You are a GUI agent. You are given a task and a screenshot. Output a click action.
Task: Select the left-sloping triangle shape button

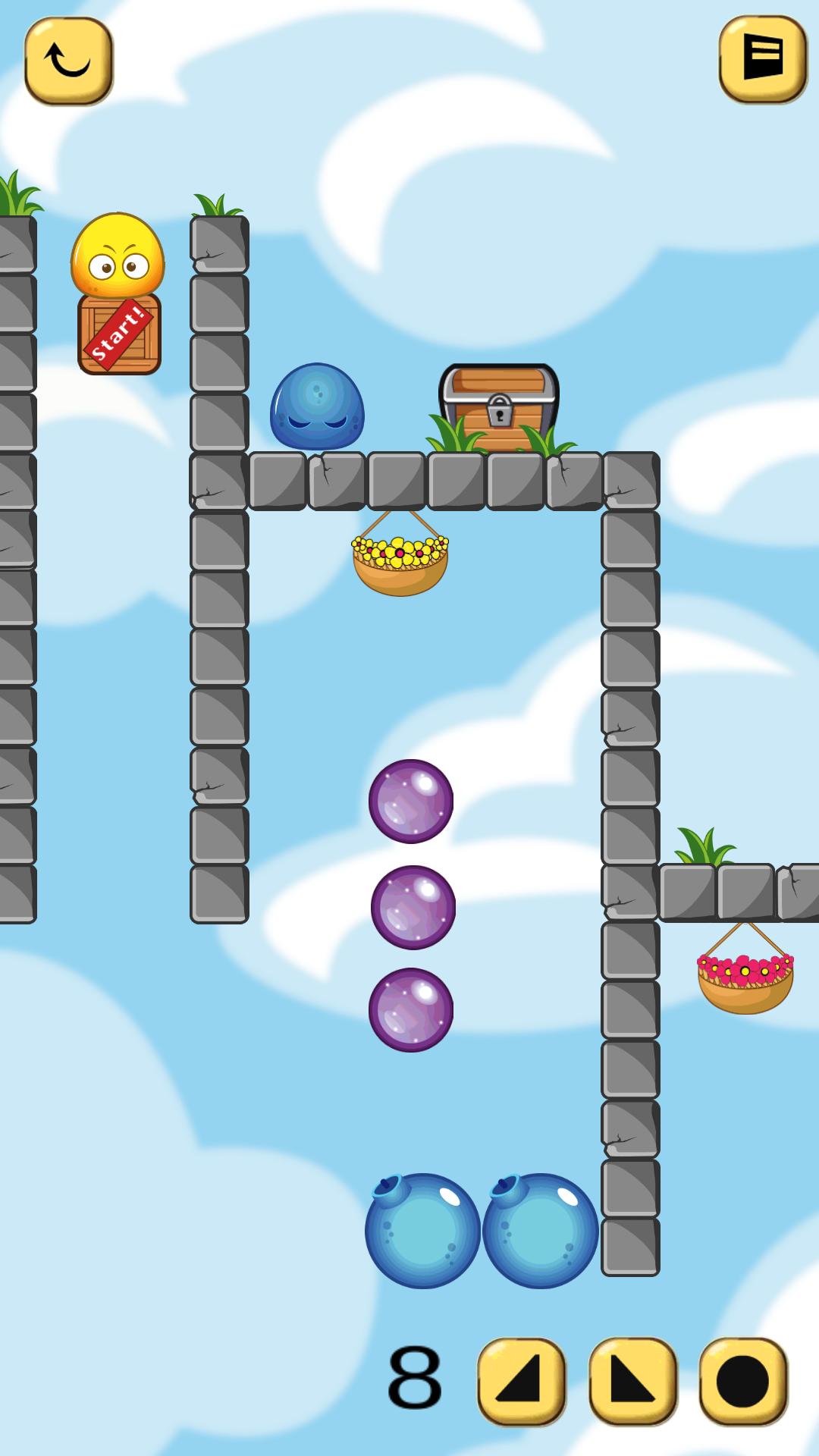pyautogui.click(x=522, y=1381)
